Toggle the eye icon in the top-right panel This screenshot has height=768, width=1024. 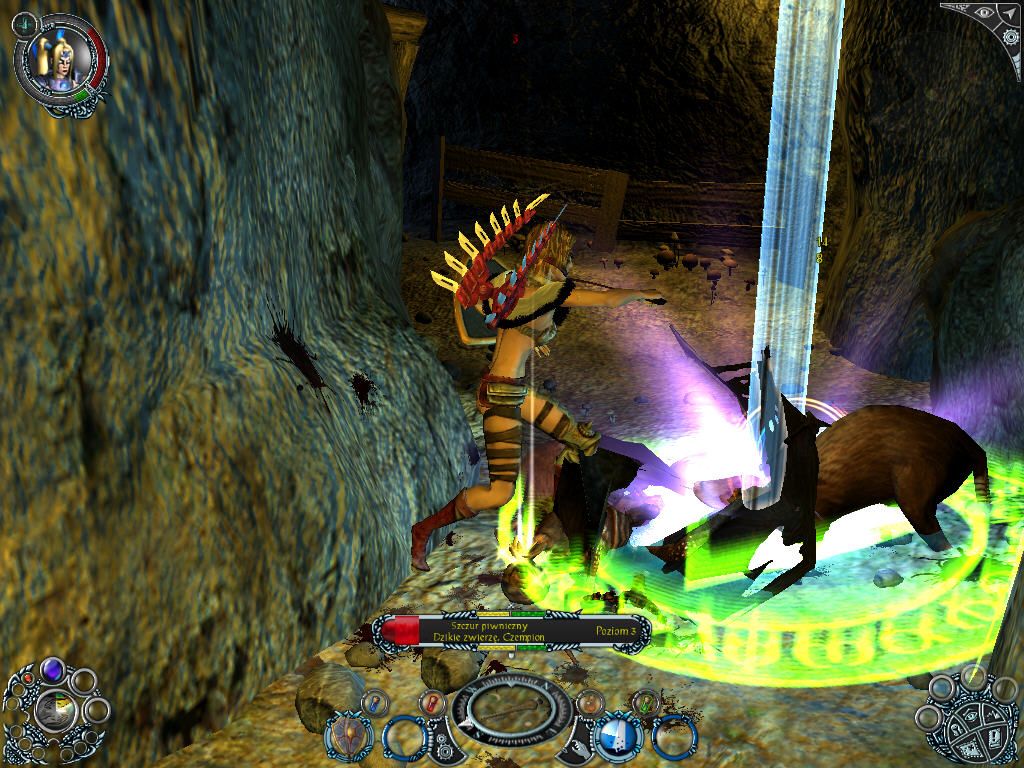(984, 13)
